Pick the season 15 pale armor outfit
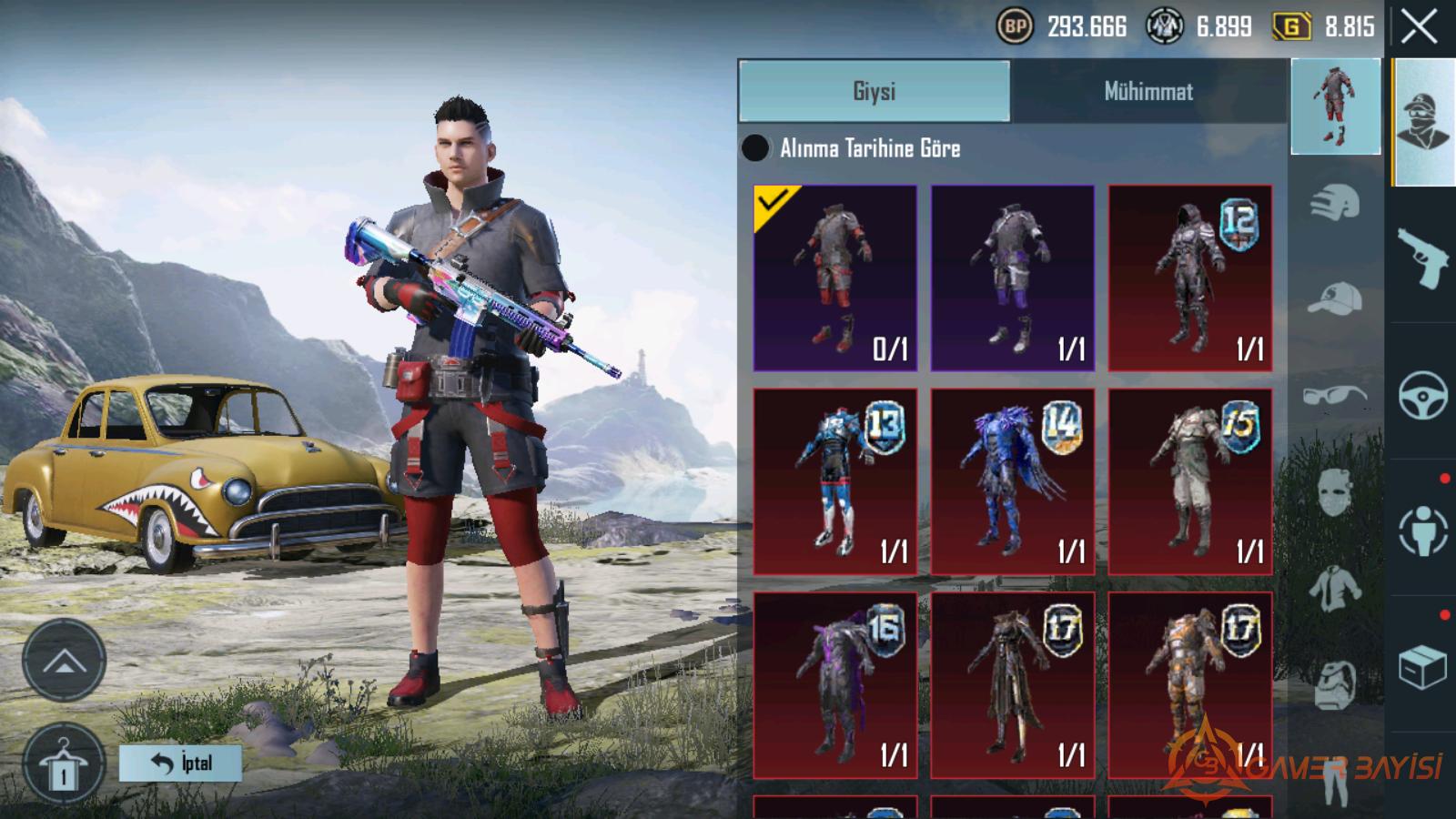The height and width of the screenshot is (819, 1456). (1189, 481)
